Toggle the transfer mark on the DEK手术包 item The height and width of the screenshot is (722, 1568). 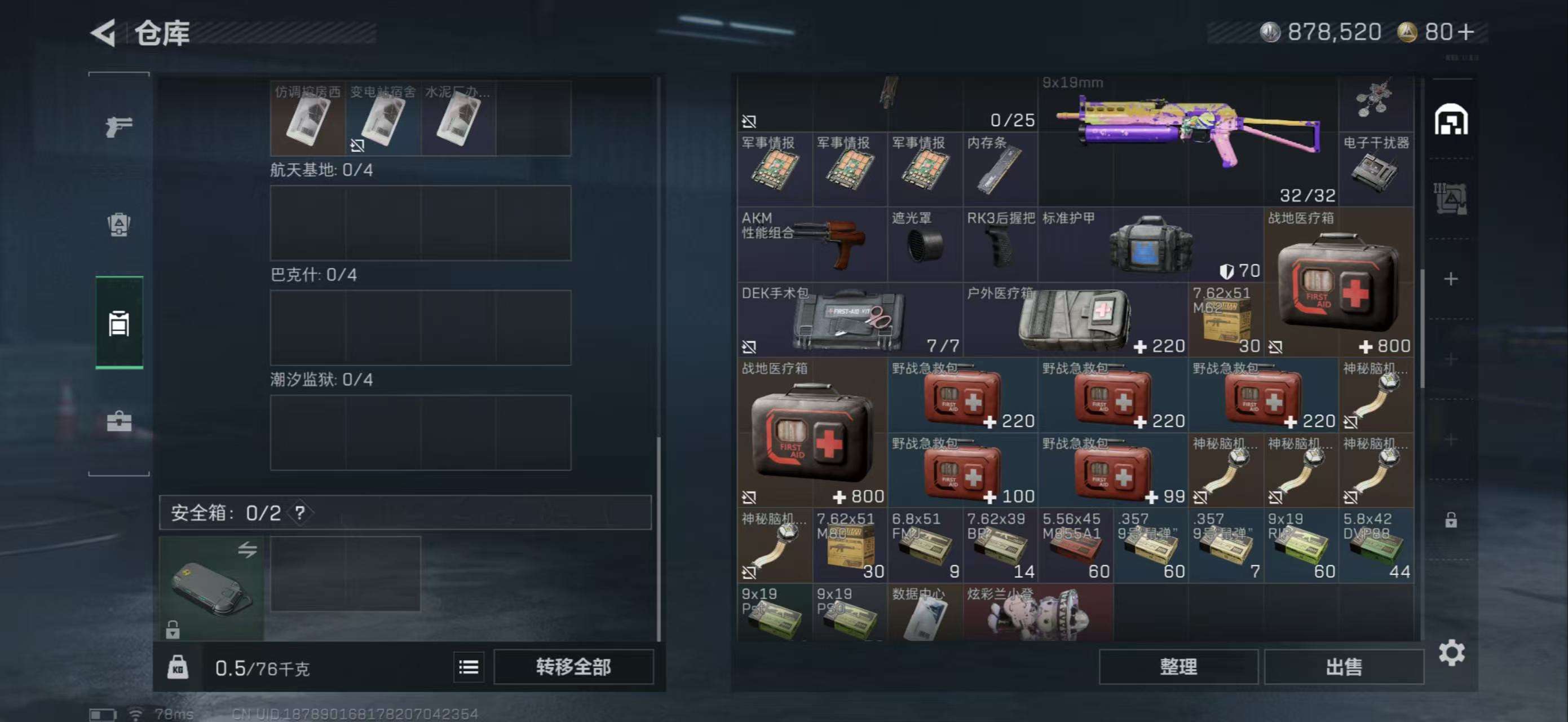tap(750, 346)
